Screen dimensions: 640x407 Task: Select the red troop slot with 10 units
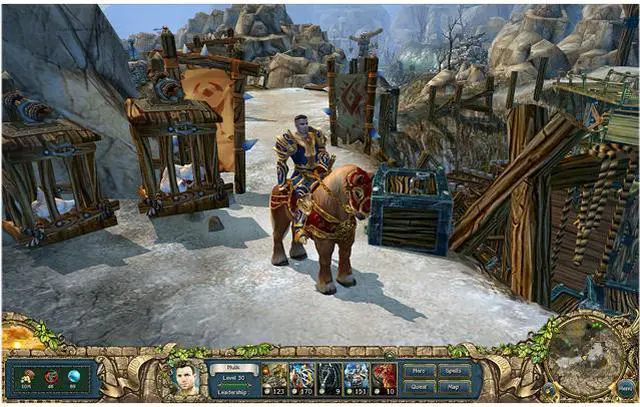384,378
